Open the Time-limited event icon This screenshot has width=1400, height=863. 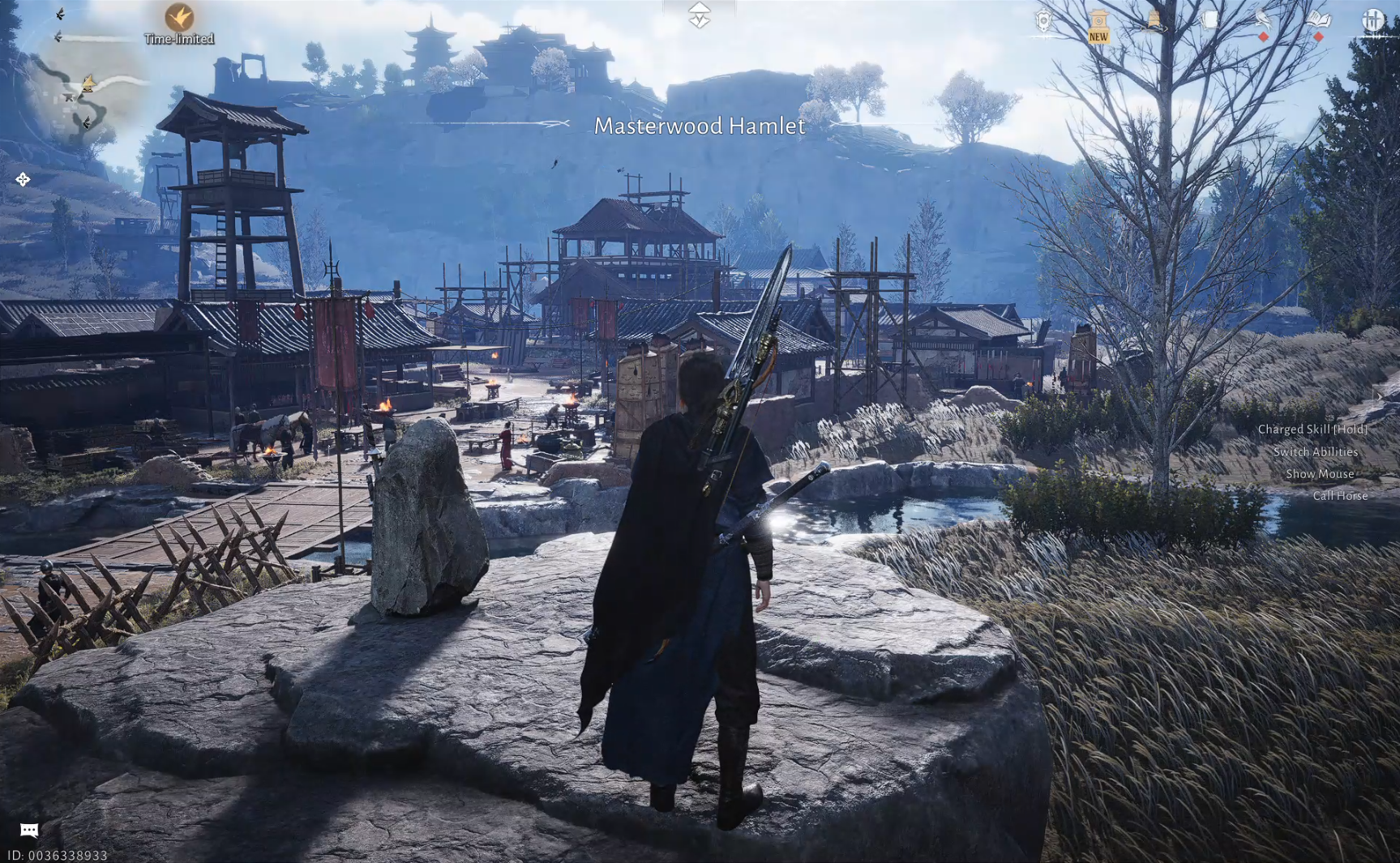point(179,17)
